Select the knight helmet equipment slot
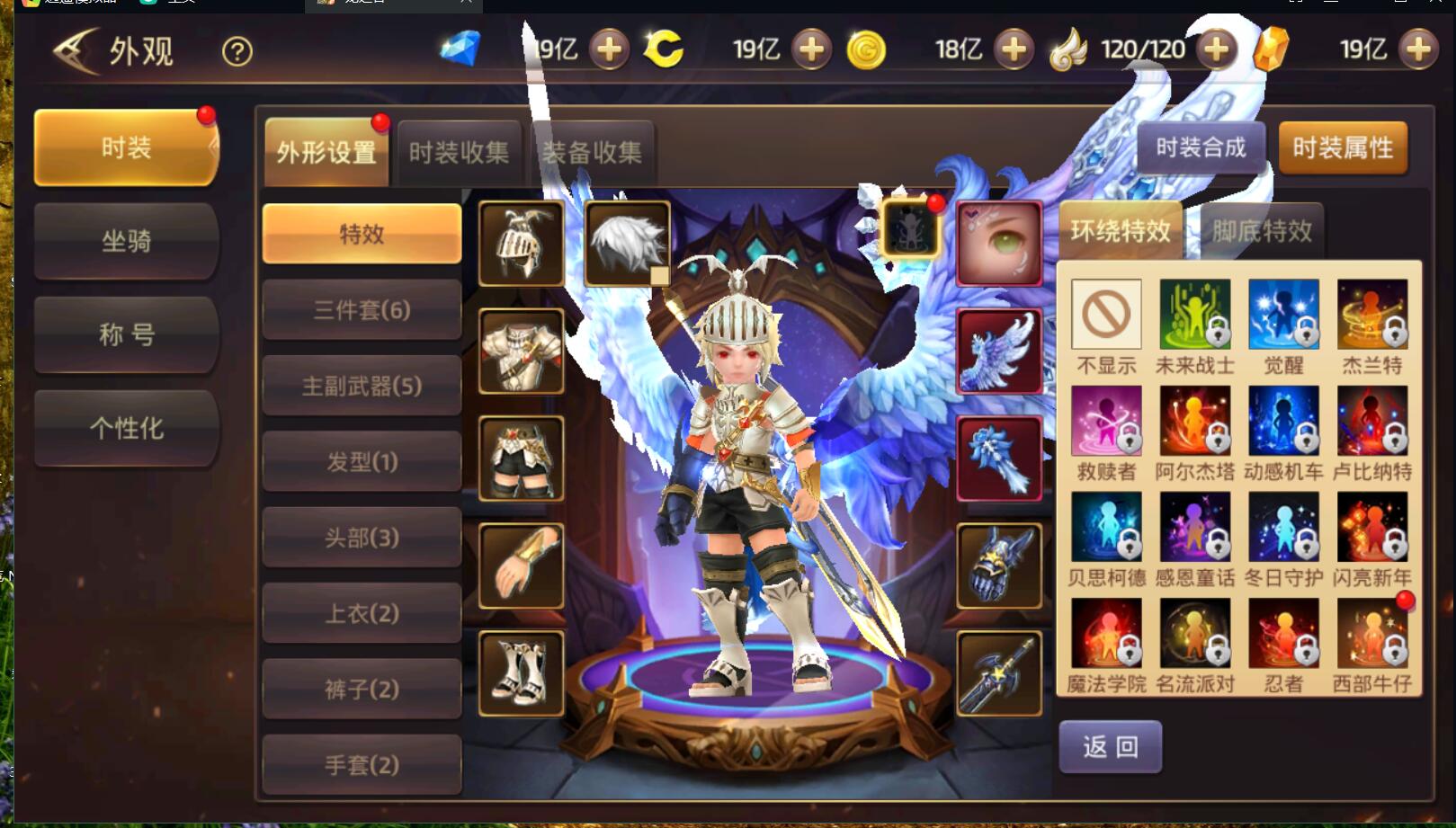This screenshot has width=1456, height=828. pos(522,244)
